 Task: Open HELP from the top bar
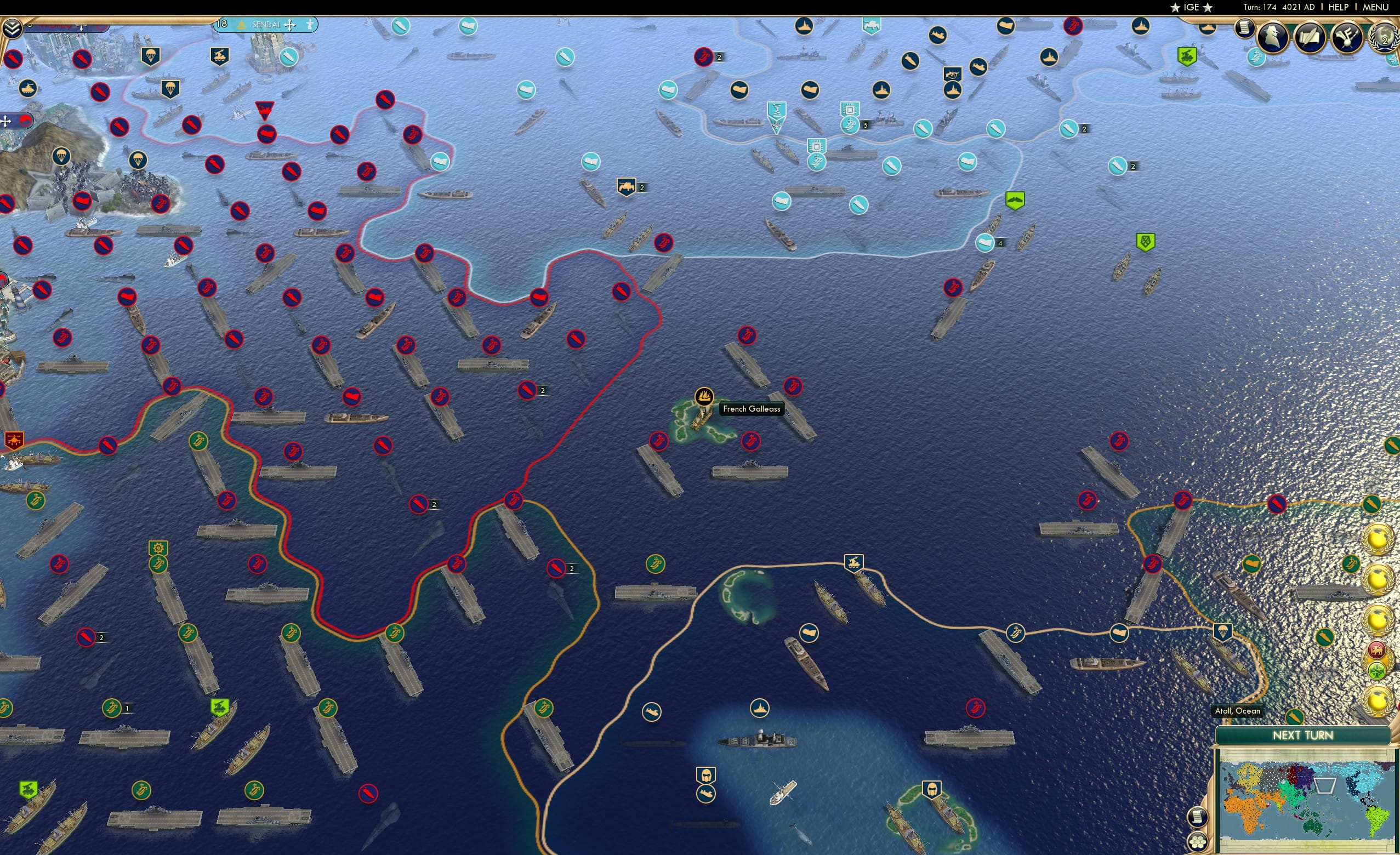pos(1339,7)
